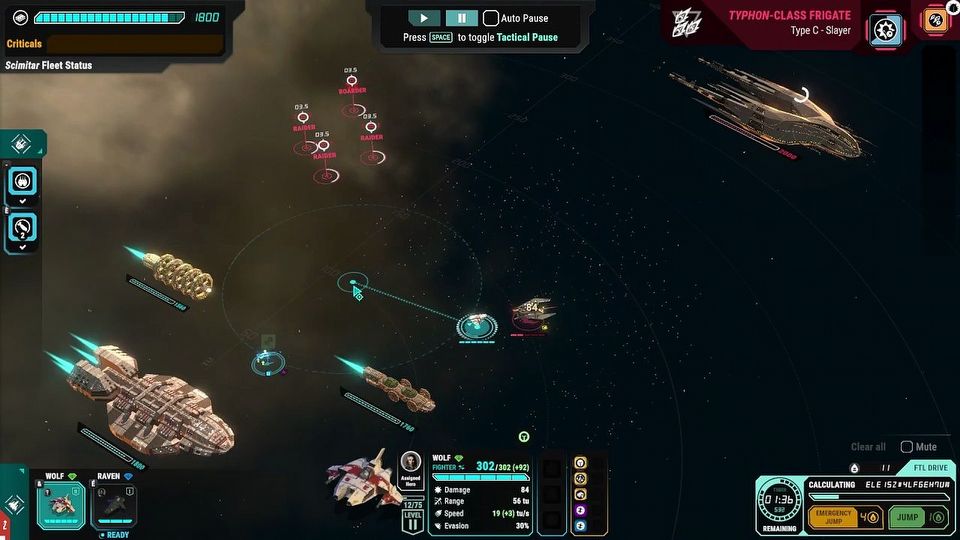The height and width of the screenshot is (540, 960).
Task: Select the Wolf fighter squadron card
Action: click(x=61, y=503)
